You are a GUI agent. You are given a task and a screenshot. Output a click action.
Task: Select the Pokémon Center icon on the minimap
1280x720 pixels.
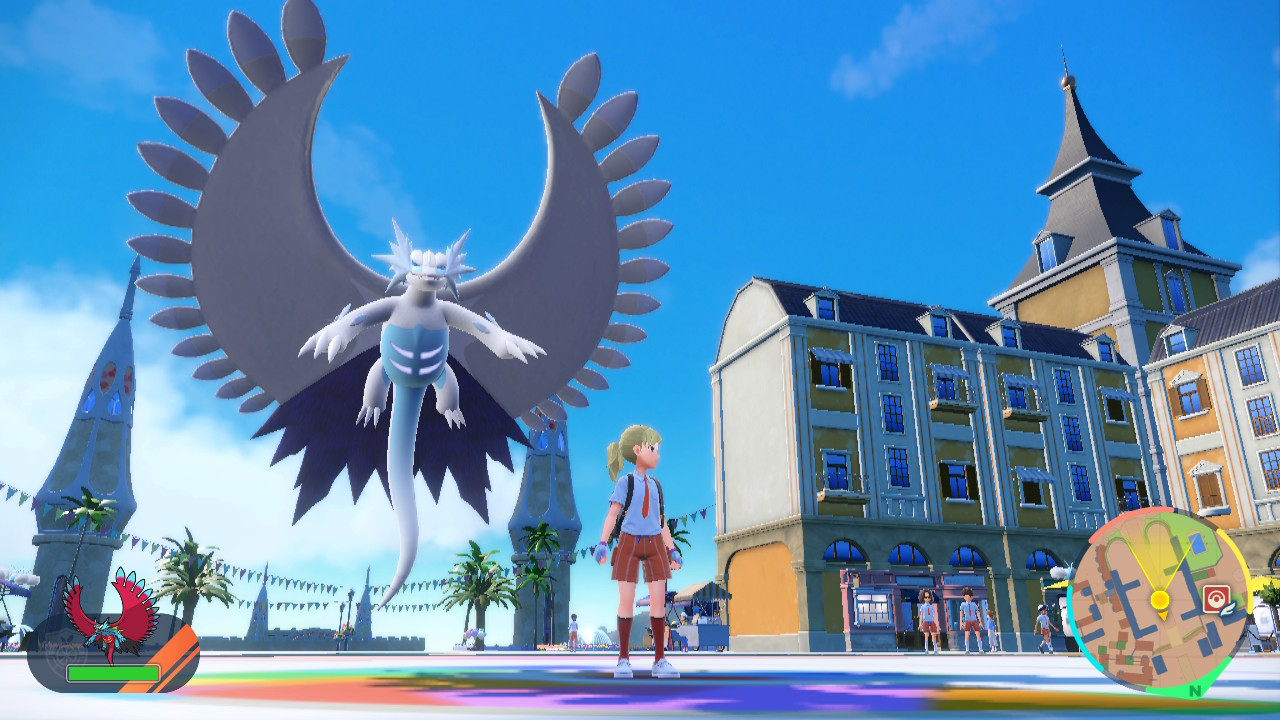(1216, 597)
